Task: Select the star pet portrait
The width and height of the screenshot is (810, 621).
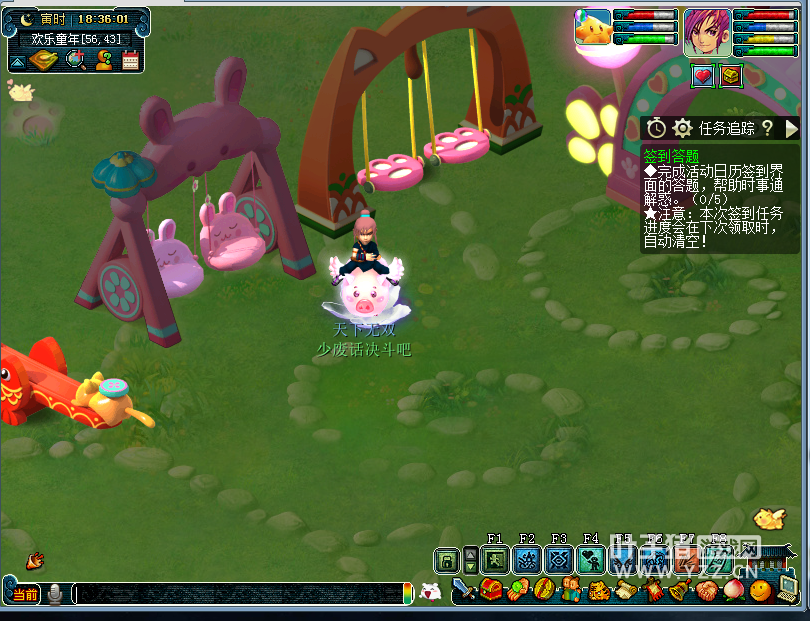Action: (593, 28)
